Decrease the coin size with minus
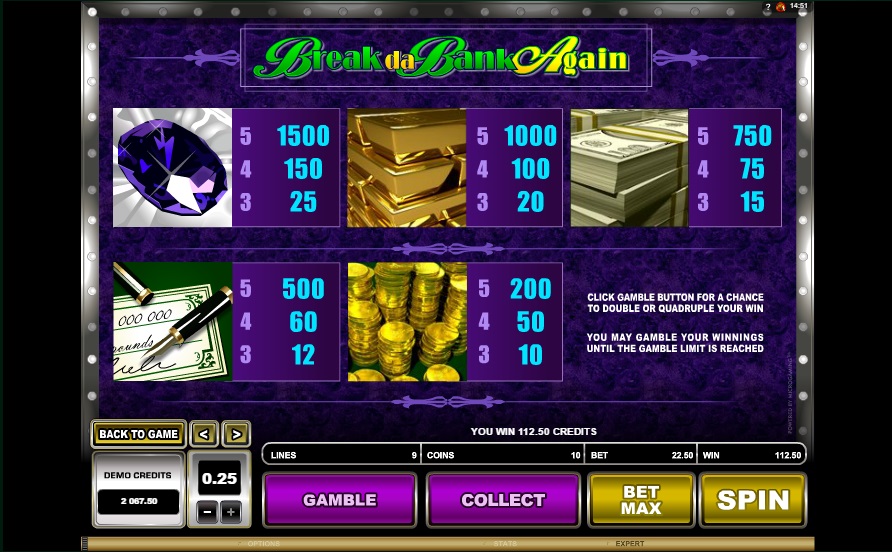The width and height of the screenshot is (892, 552). click(205, 512)
